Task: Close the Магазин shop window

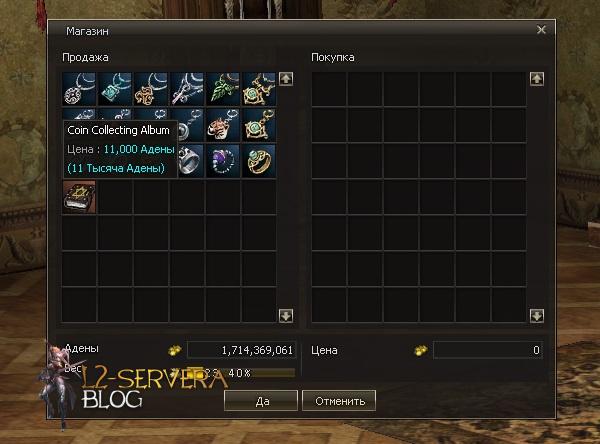Action: [541, 30]
